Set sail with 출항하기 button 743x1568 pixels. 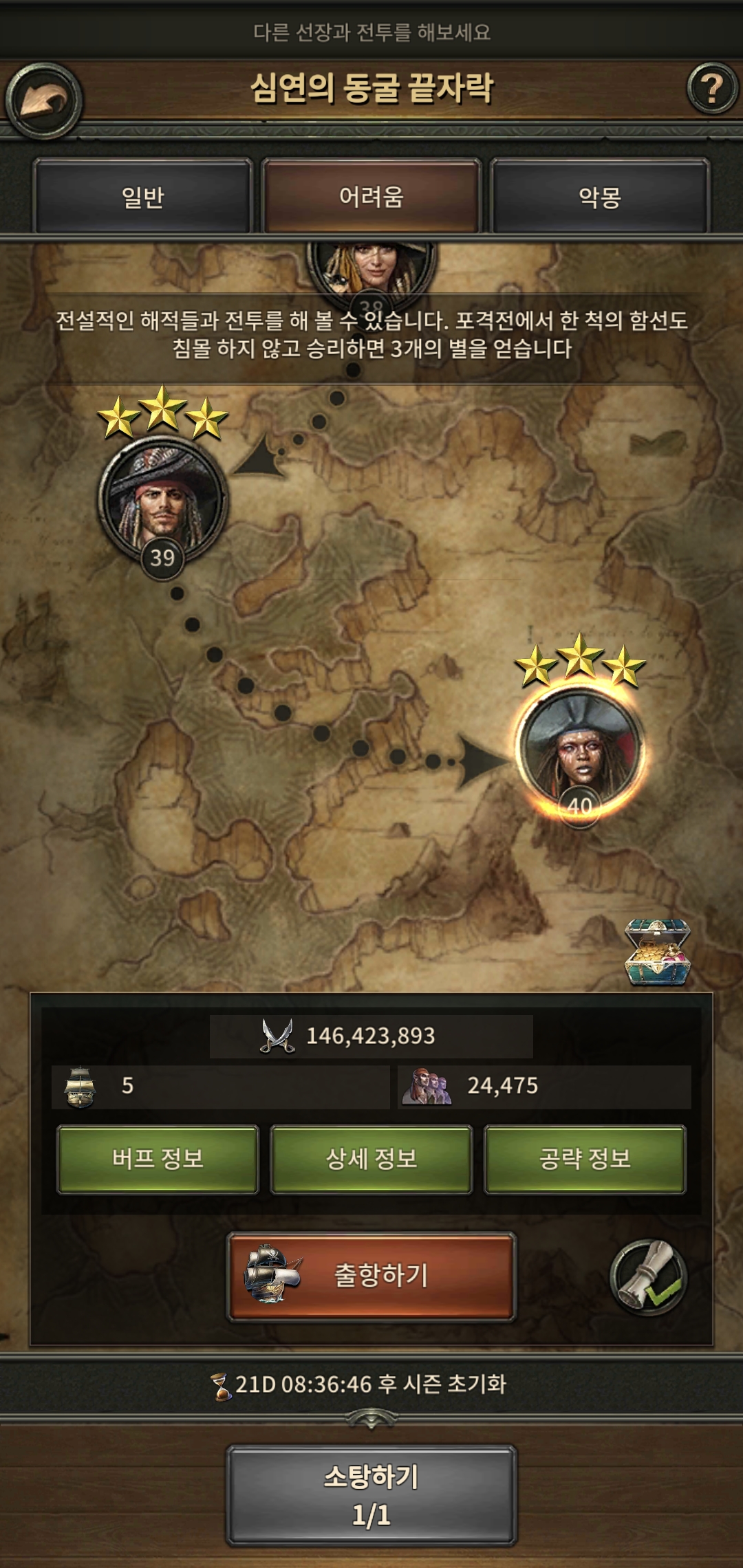pyautogui.click(x=371, y=1276)
